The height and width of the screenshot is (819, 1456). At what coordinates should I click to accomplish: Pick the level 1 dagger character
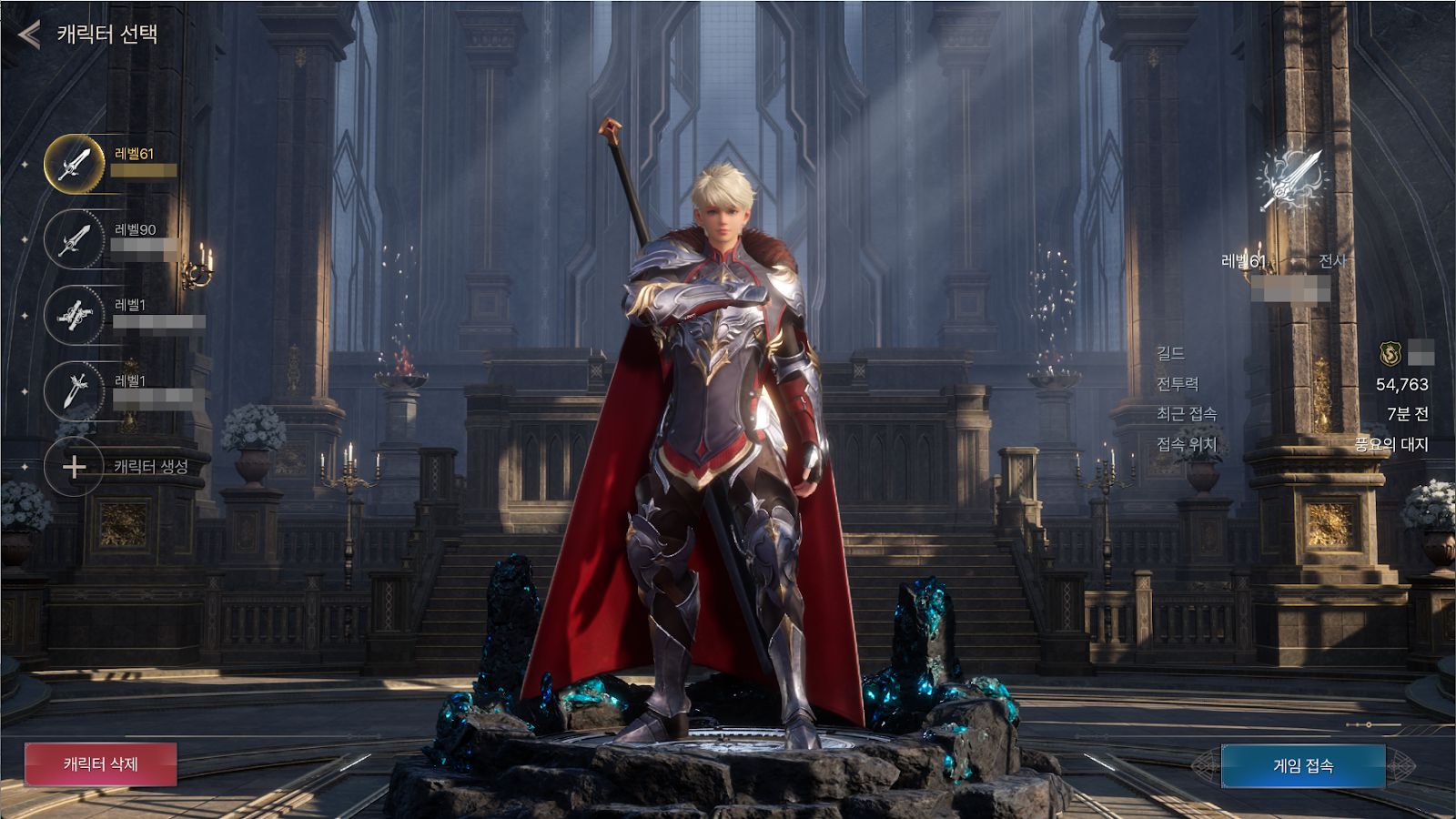(75, 390)
